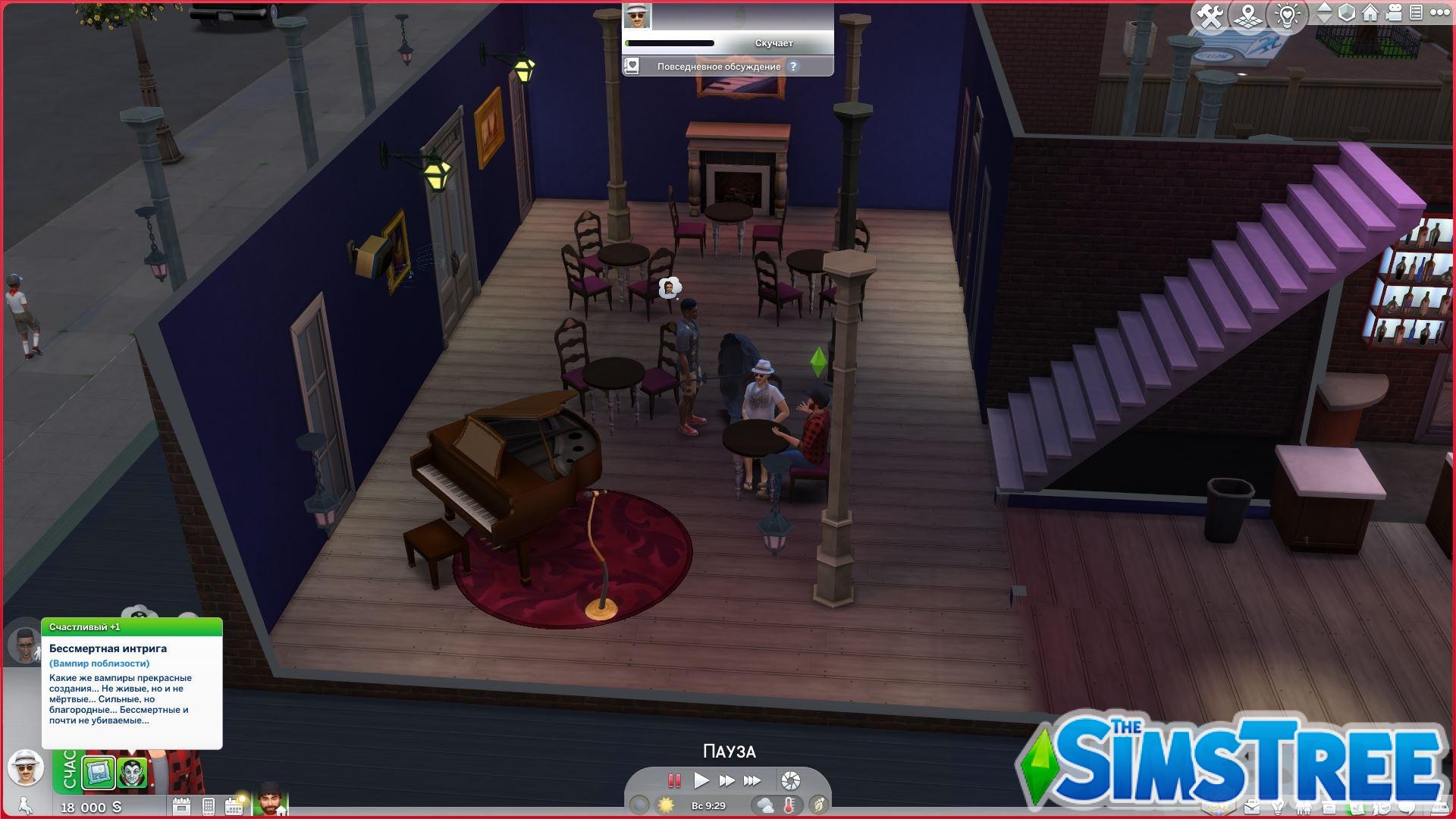Viewport: 1456px width, 819px height.
Task: Click the question mark on Повседневное обсуждение
Action: pos(793,66)
